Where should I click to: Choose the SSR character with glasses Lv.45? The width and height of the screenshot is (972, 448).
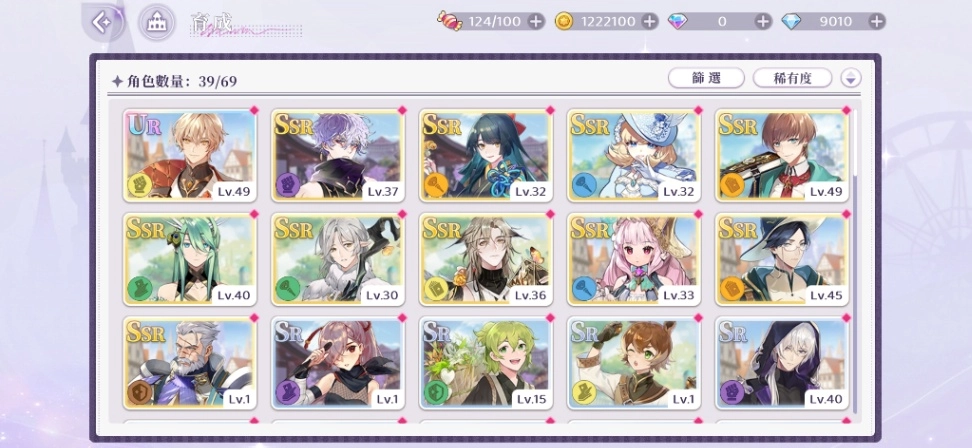coord(781,259)
